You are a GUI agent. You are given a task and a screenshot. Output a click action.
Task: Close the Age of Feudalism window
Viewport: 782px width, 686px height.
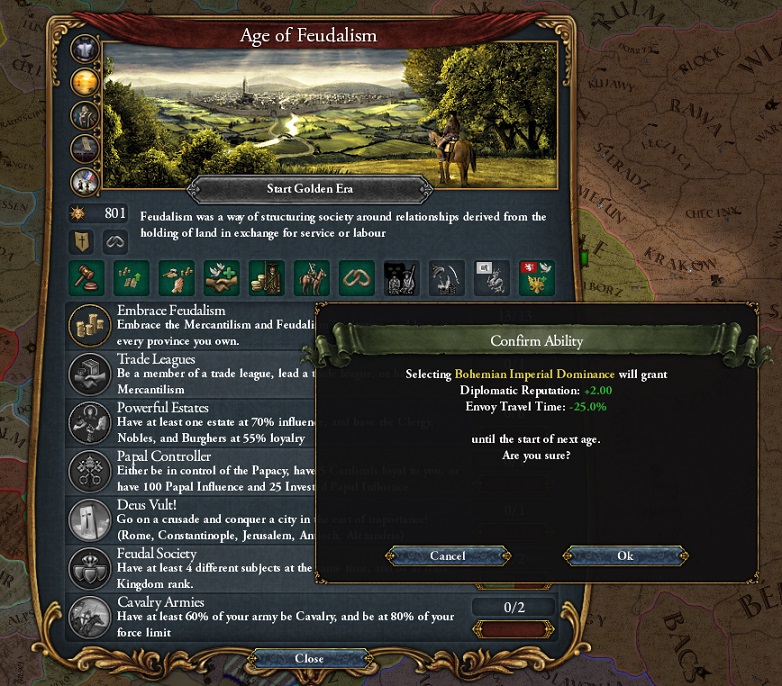(x=309, y=658)
